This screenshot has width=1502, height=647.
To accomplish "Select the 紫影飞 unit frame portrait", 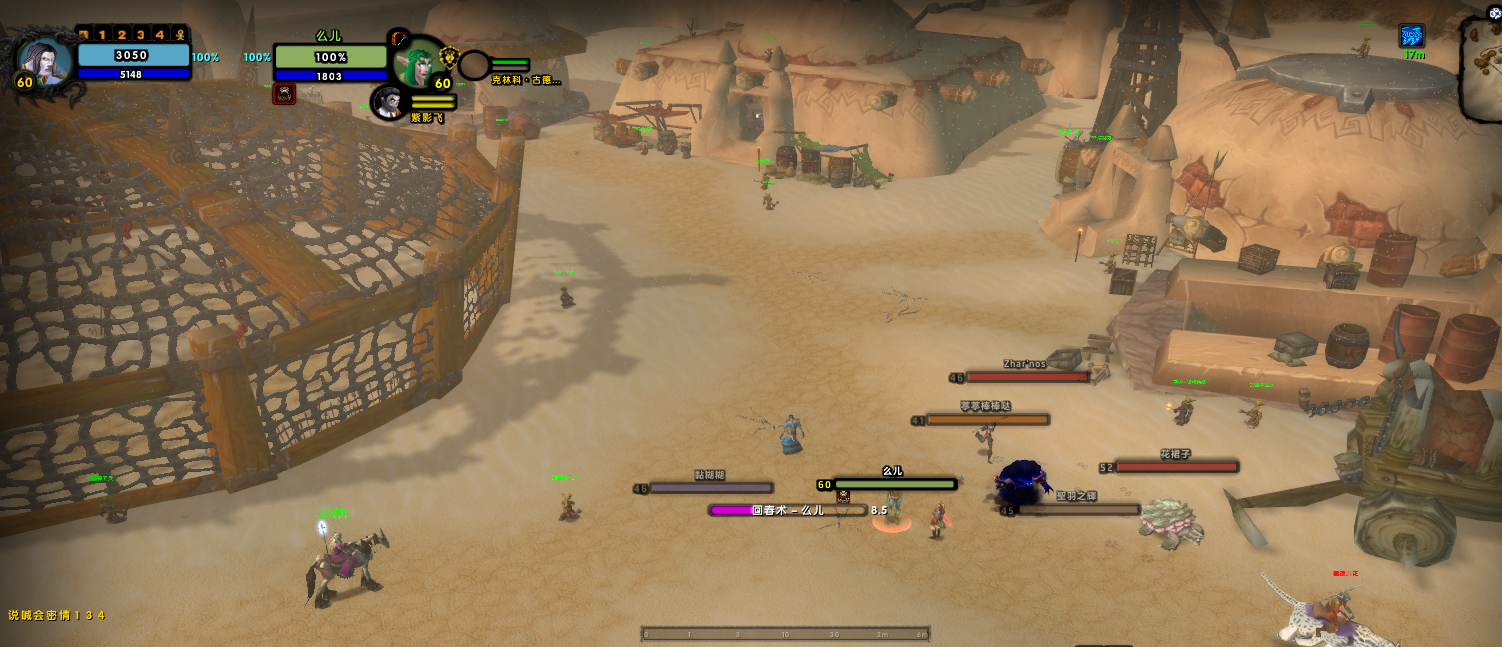I will tap(389, 102).
